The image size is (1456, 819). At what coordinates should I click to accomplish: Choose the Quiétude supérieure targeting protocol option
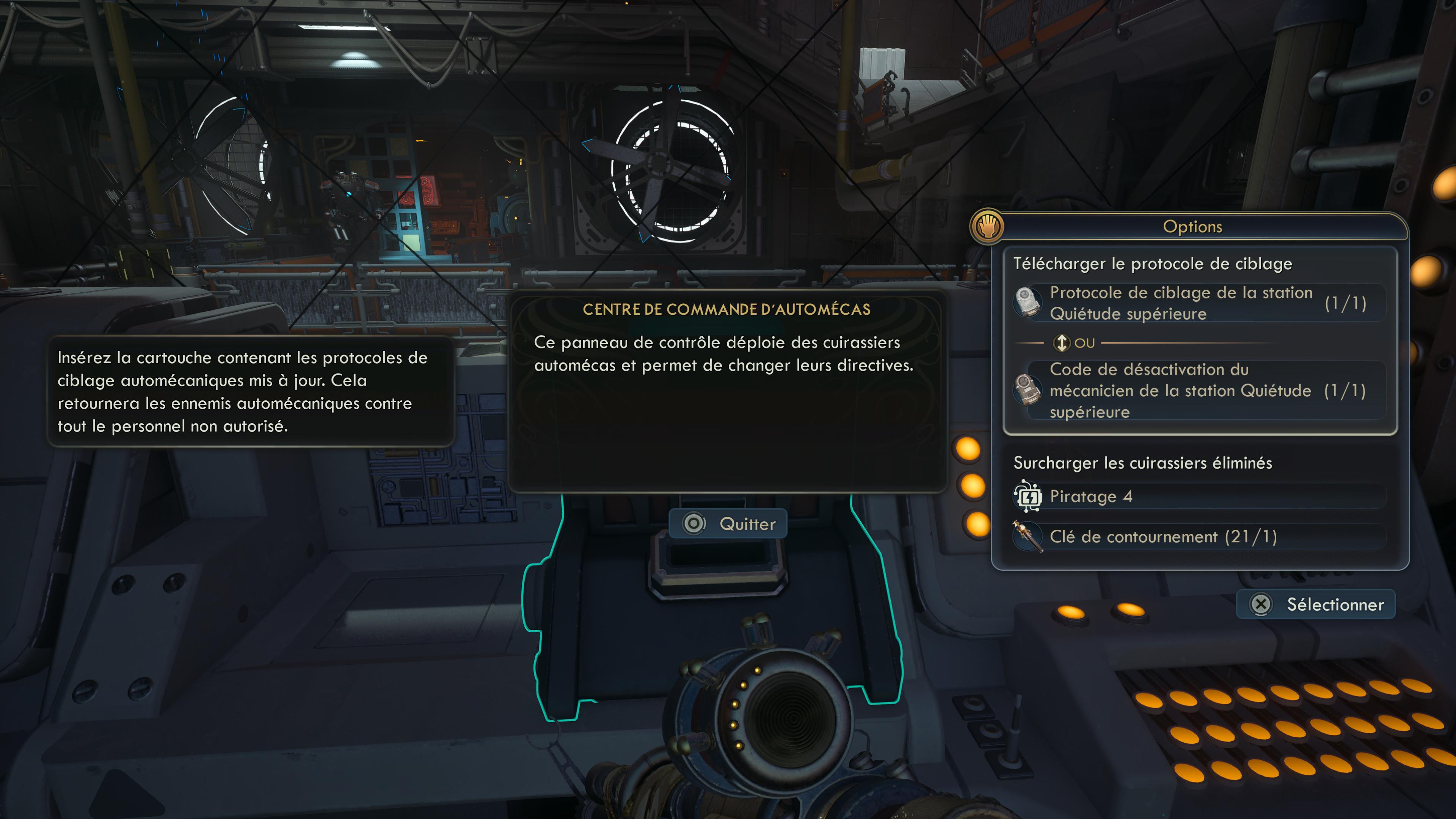click(1198, 303)
